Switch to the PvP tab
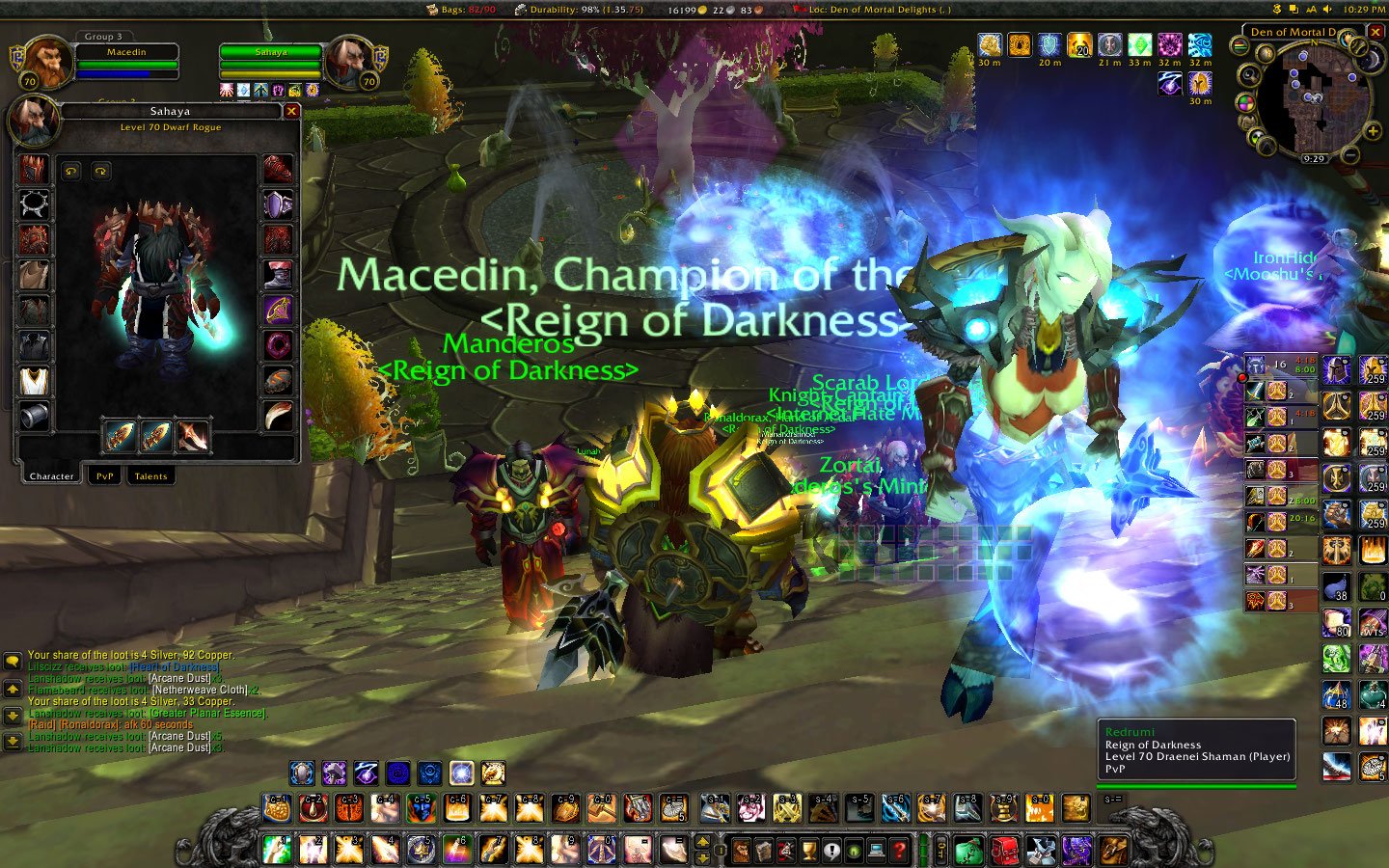This screenshot has width=1389, height=868. point(104,475)
